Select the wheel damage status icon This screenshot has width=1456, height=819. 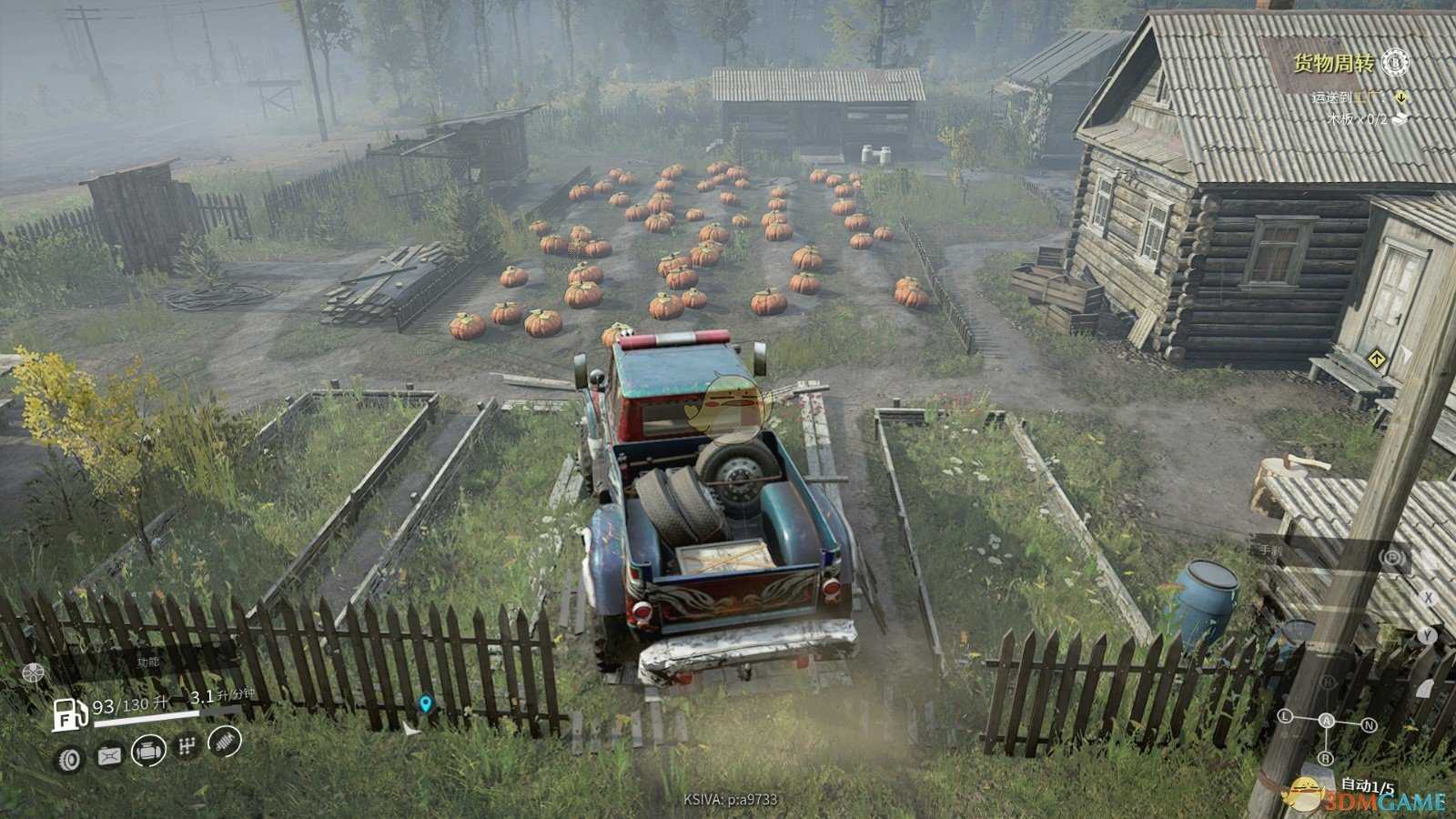70,759
